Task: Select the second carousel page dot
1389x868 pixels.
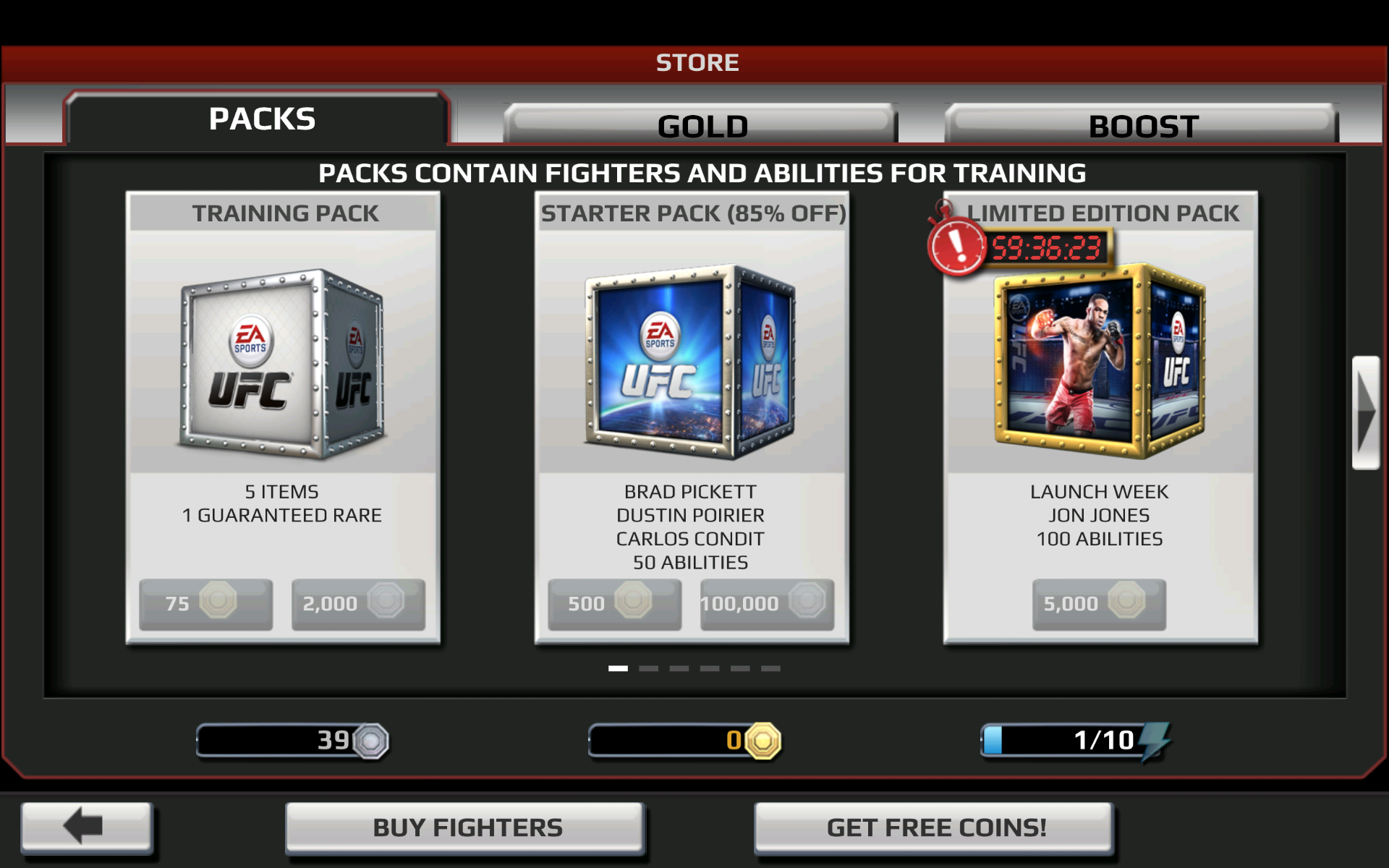Action: [x=650, y=669]
